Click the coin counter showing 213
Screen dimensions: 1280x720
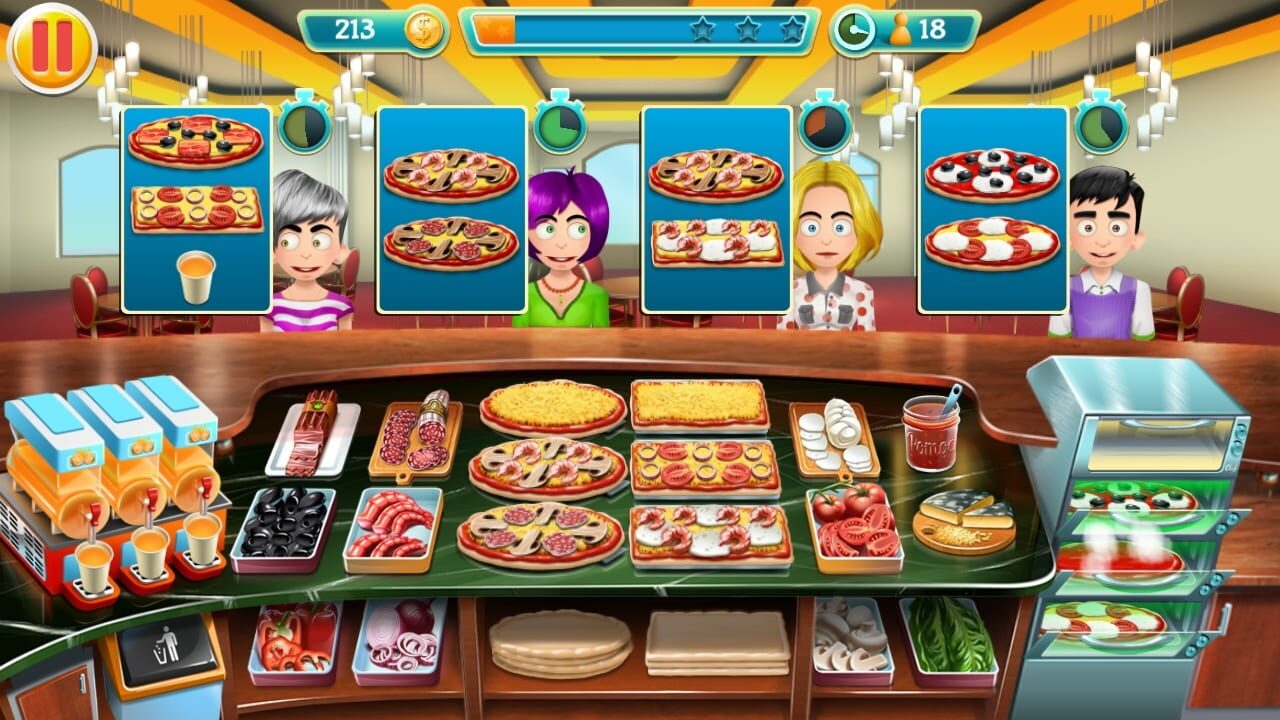tap(355, 27)
